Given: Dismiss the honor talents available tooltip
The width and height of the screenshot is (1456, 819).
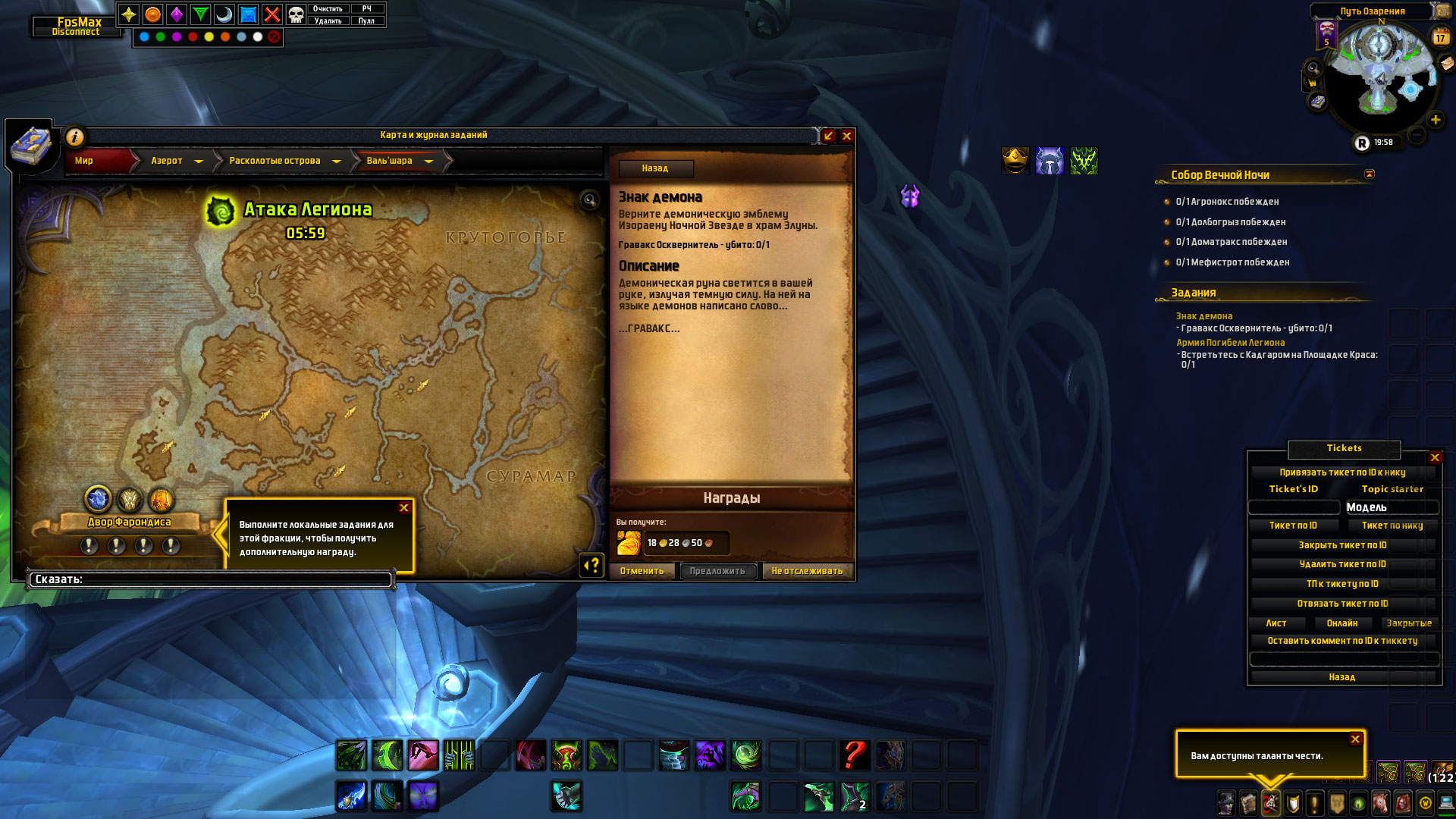Looking at the screenshot, I should pos(1355,739).
